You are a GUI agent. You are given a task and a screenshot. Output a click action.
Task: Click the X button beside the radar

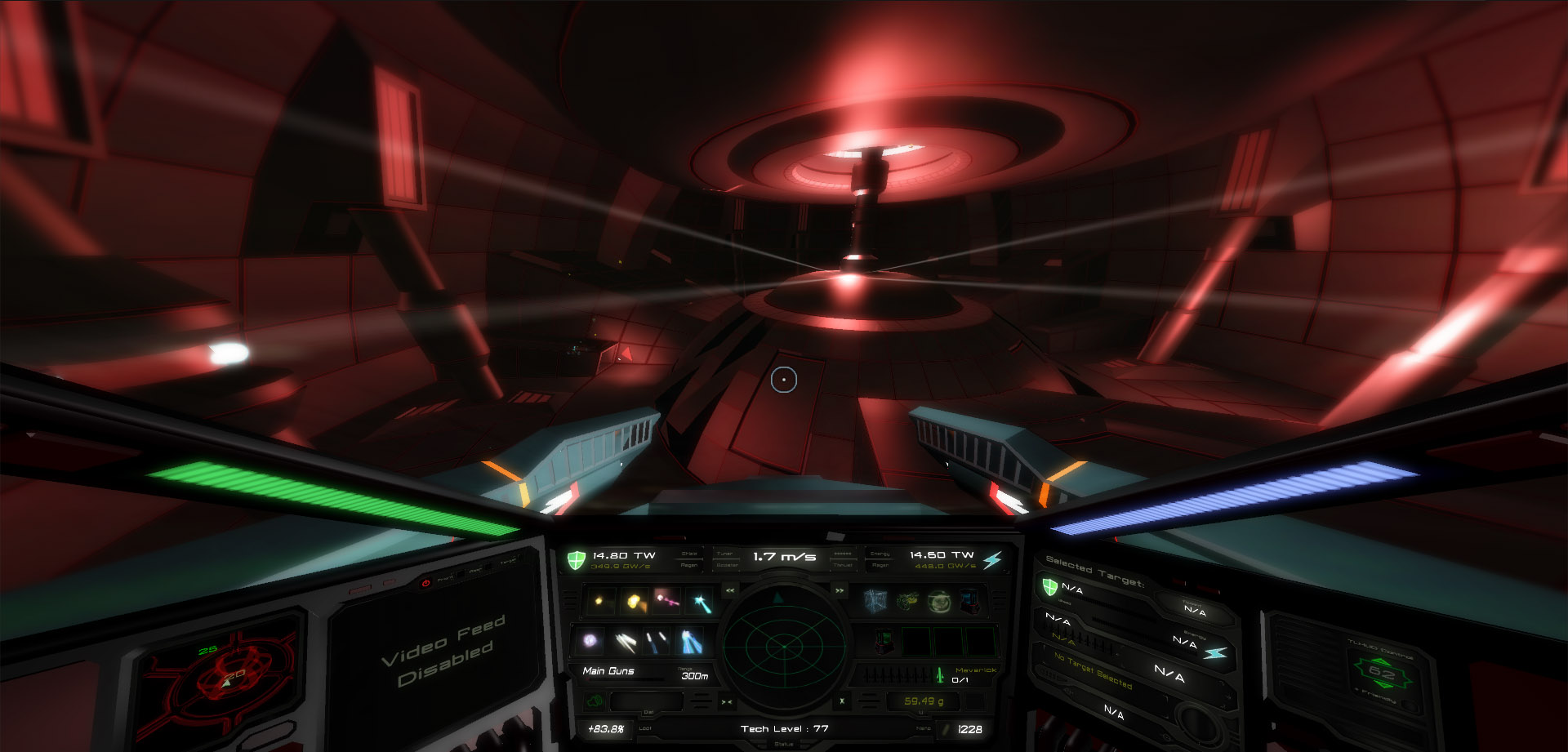pyautogui.click(x=842, y=701)
